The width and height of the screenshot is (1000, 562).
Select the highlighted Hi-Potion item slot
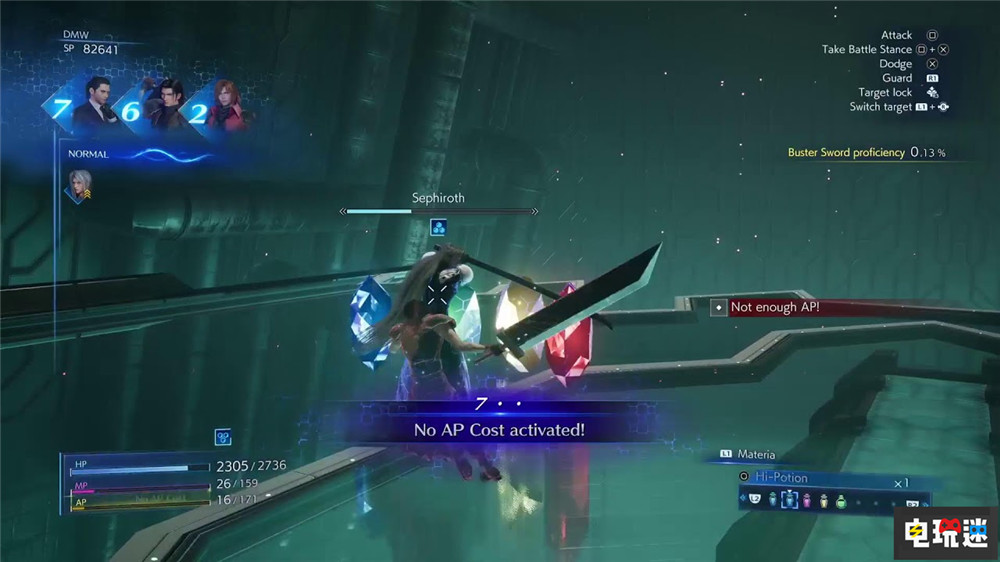coord(789,500)
